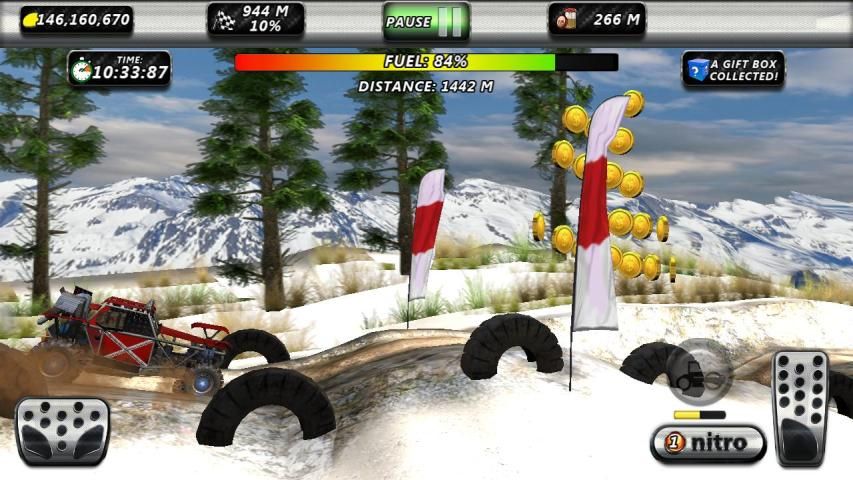Step on the gas pedal
Screen dimensions: 853x480
coord(801,407)
